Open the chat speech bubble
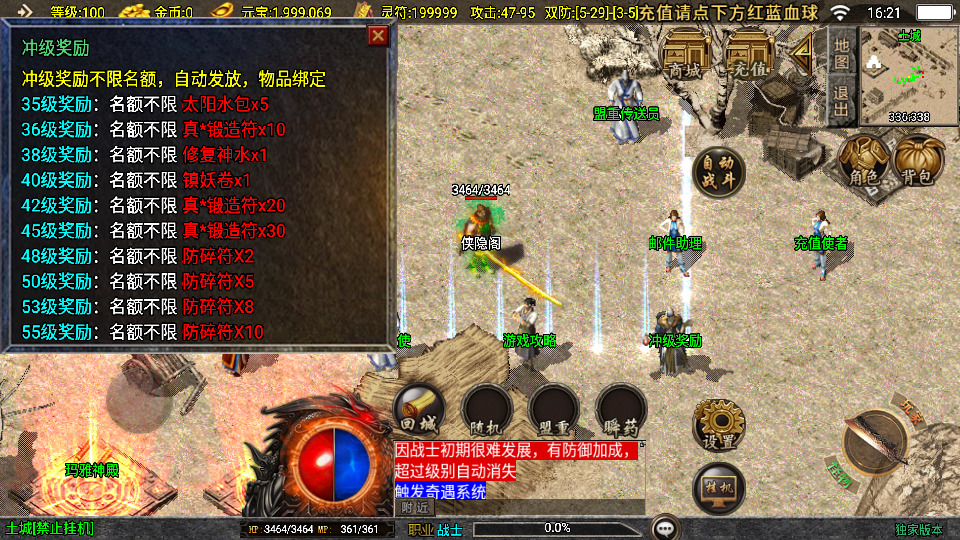 click(665, 527)
